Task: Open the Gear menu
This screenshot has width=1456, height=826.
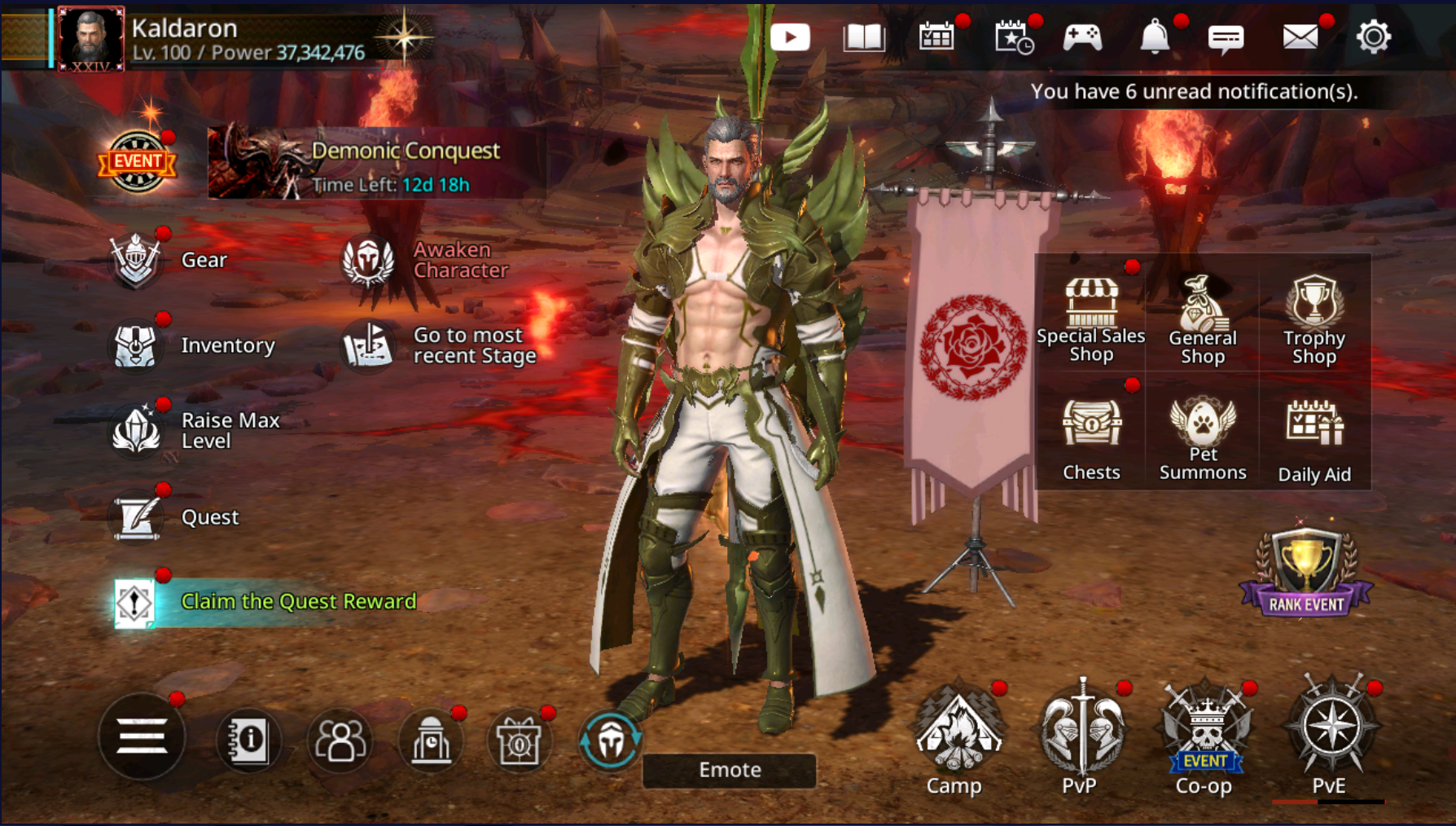Action: coord(171,260)
